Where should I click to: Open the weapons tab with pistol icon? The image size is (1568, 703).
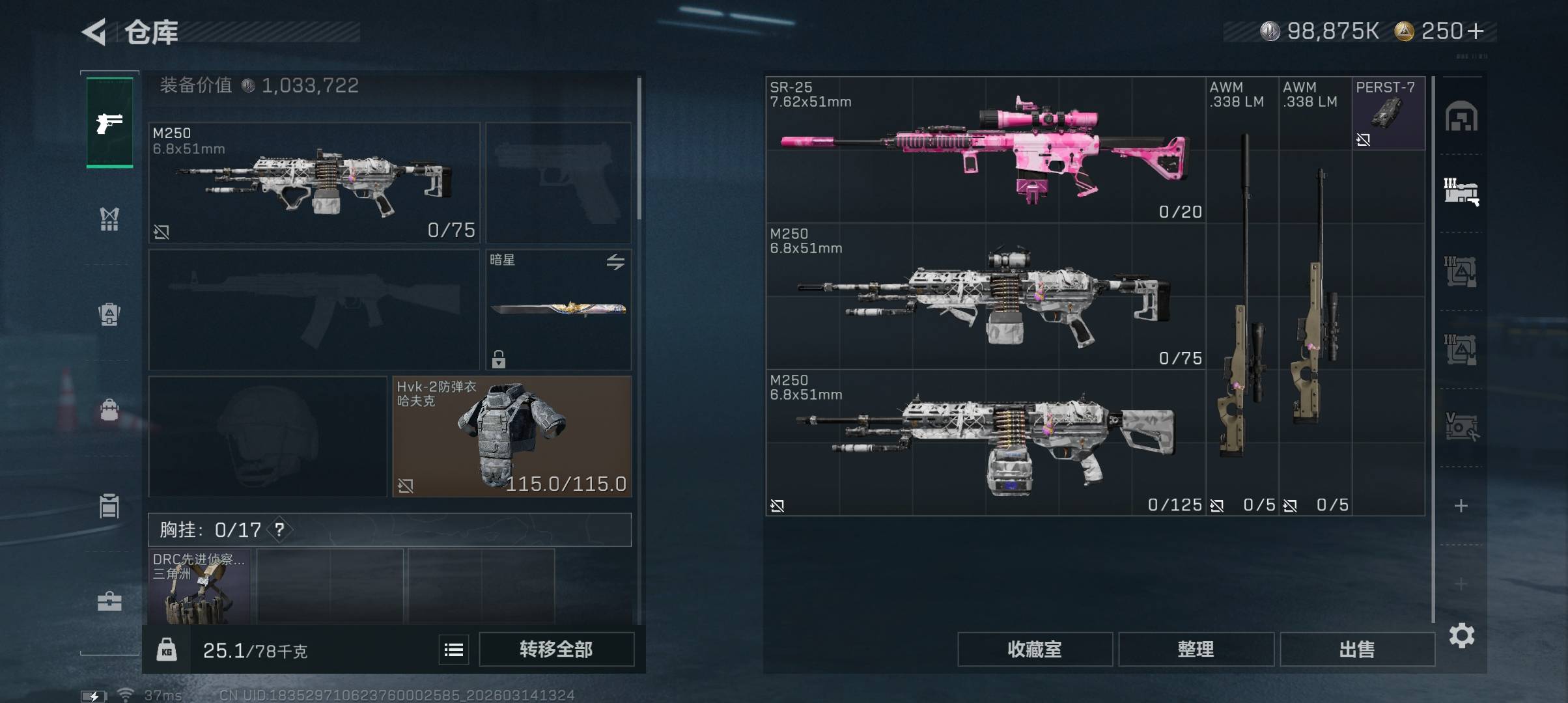[109, 122]
